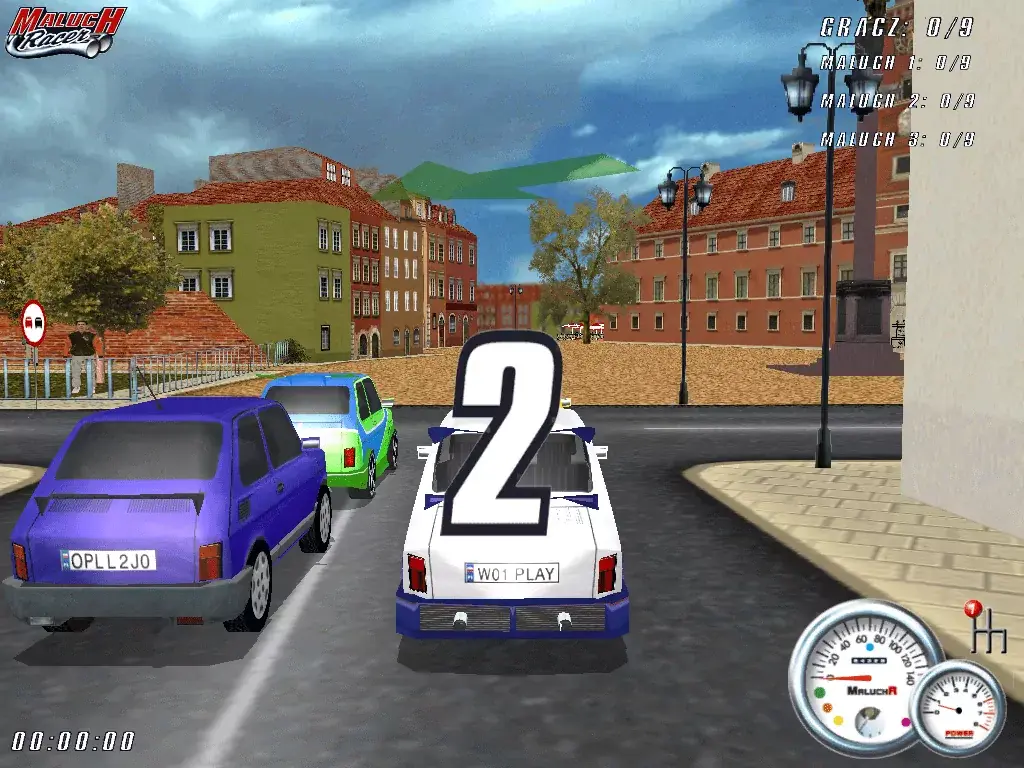Click the Maluch Racer logo
1024x768 pixels.
pos(65,32)
